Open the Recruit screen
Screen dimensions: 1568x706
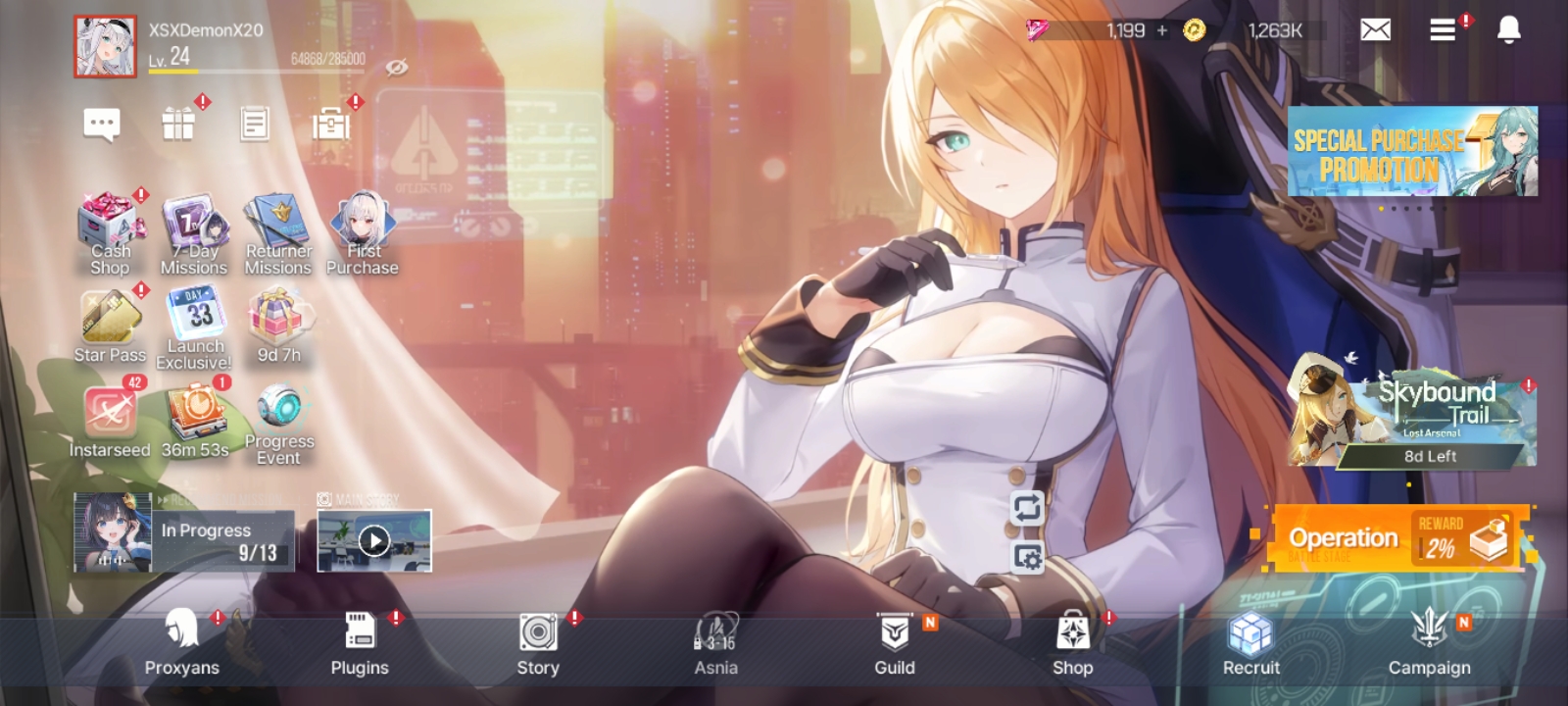(x=1250, y=641)
